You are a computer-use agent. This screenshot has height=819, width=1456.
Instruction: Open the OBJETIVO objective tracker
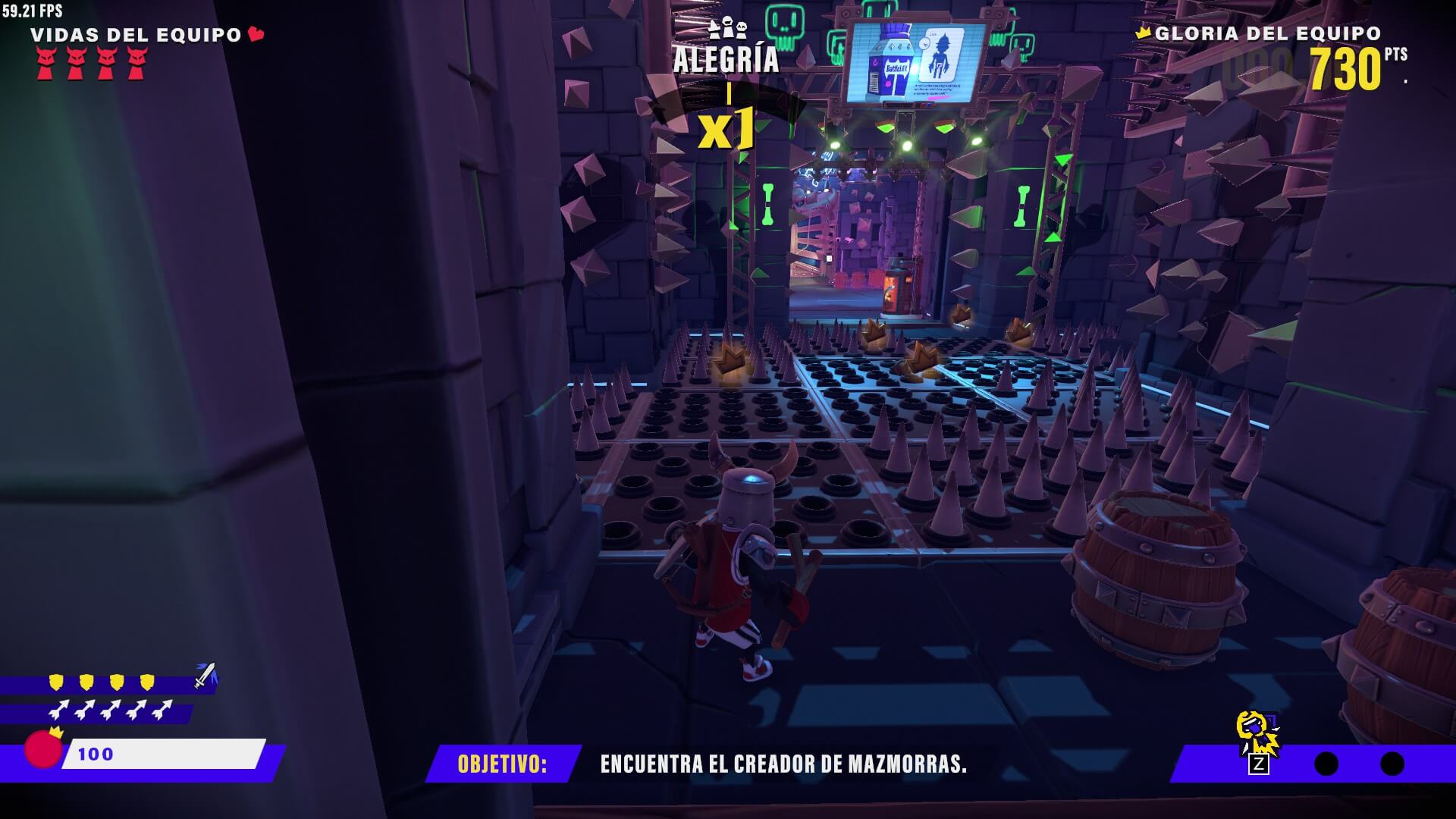pos(502,764)
